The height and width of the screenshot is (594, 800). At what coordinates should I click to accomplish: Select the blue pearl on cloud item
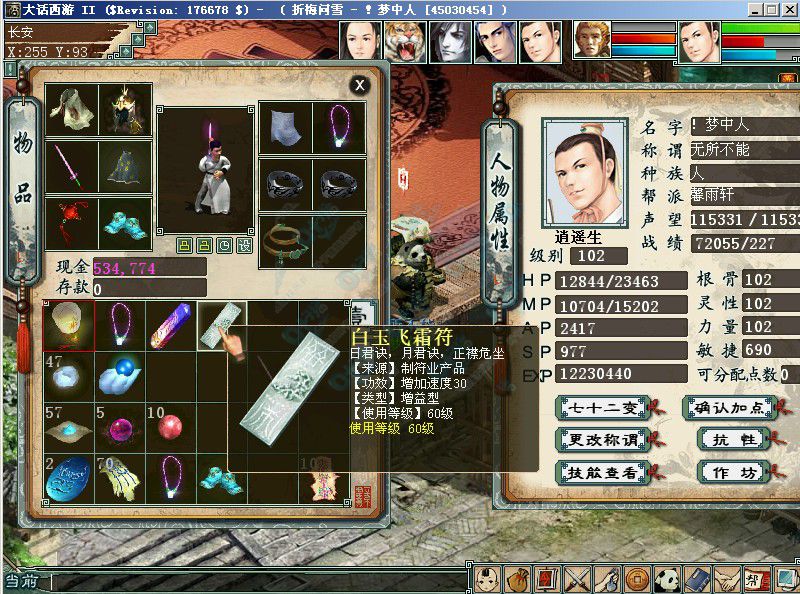pyautogui.click(x=119, y=376)
